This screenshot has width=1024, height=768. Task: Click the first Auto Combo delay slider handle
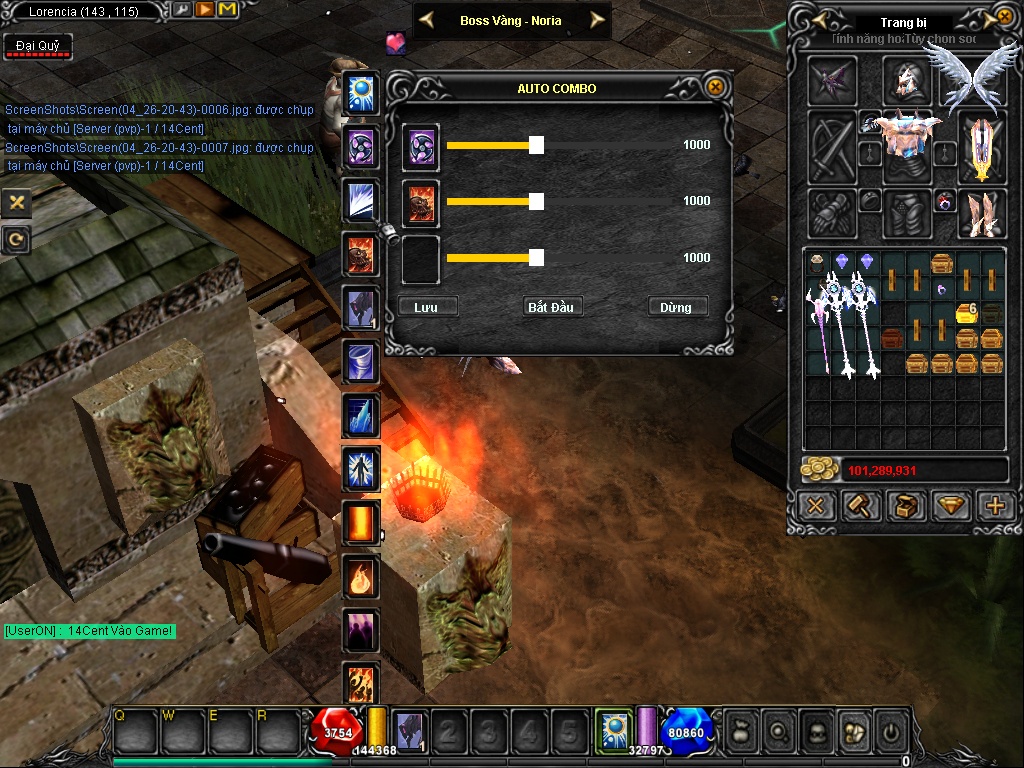536,145
